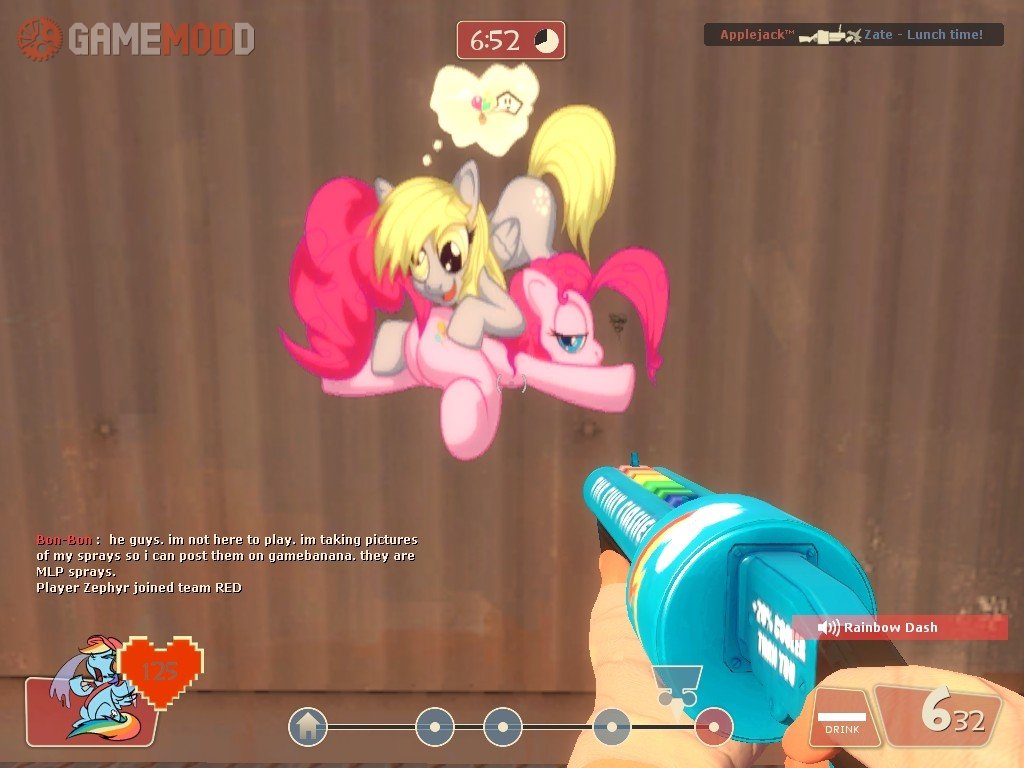Screen dimensions: 1024x768
Task: Click the GameModd logo watermark
Action: (136, 39)
